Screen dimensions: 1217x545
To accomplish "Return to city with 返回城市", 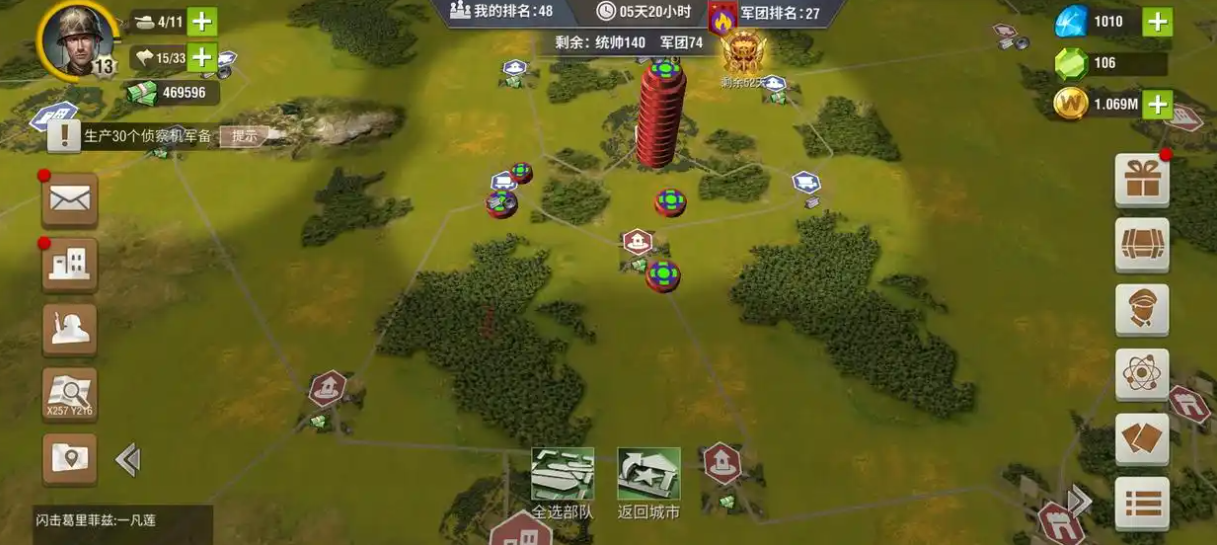I will [x=649, y=482].
